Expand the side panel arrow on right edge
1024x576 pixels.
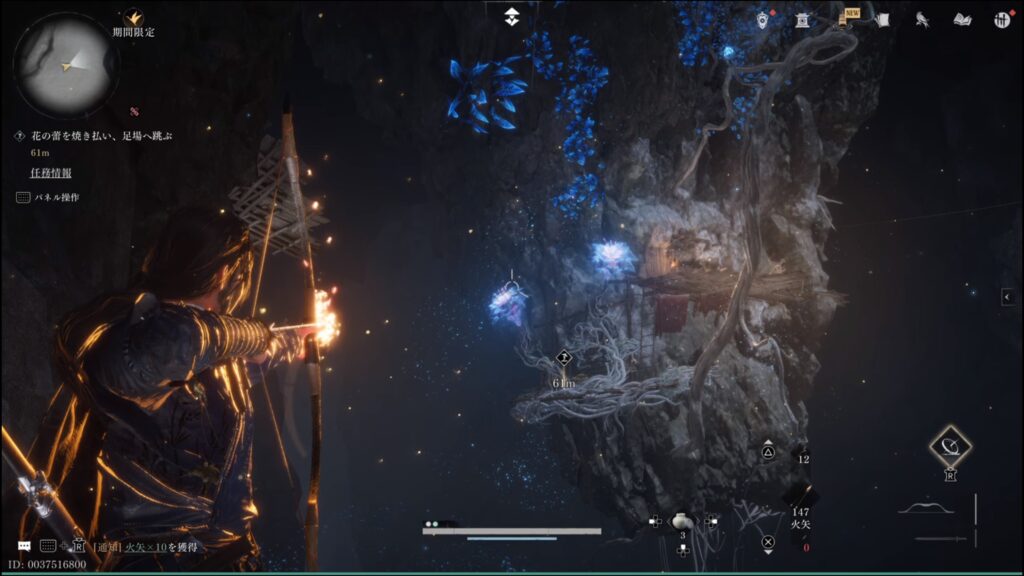[1009, 296]
